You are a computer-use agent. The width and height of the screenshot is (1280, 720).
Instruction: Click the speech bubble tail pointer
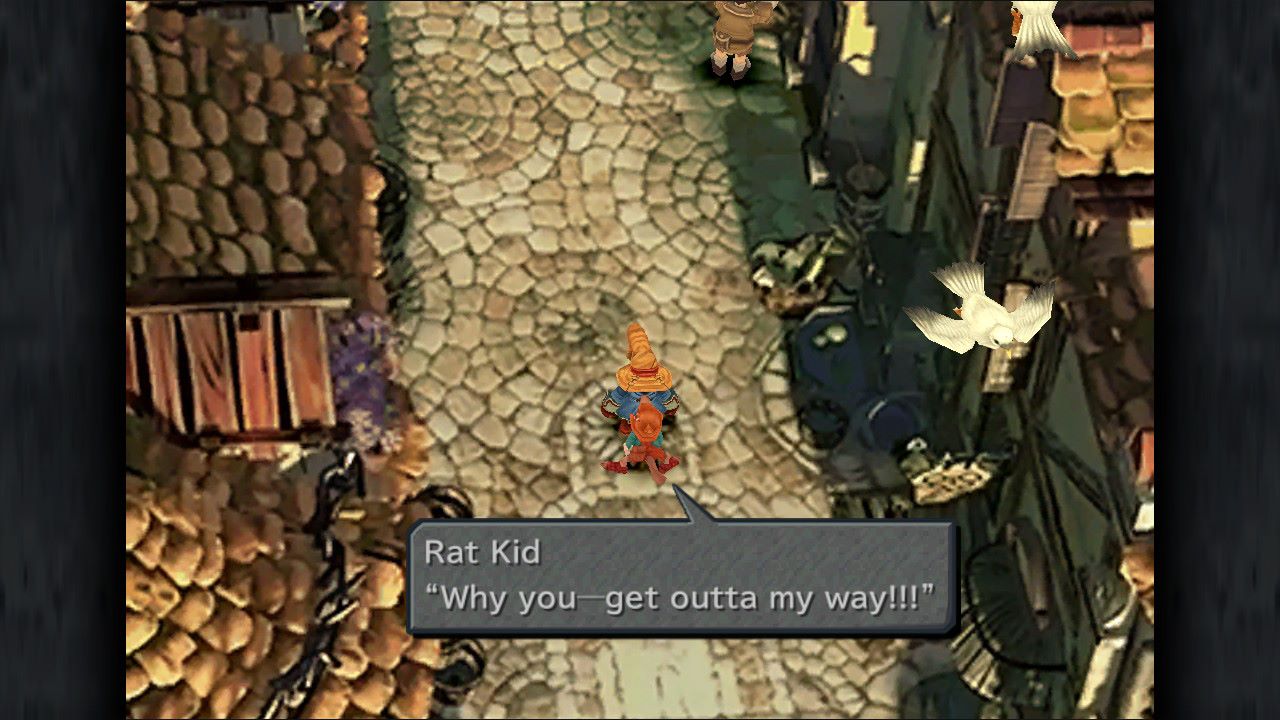(690, 505)
